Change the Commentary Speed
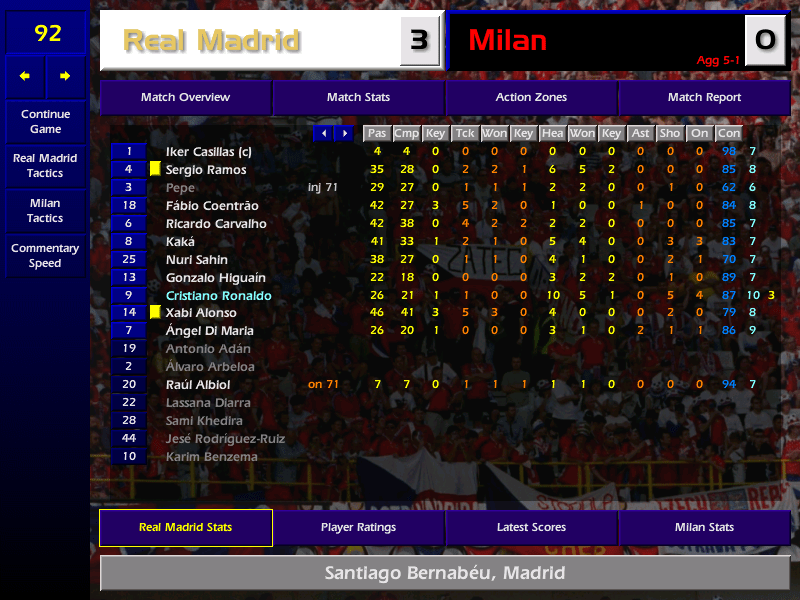Image resolution: width=800 pixels, height=600 pixels. [x=45, y=256]
